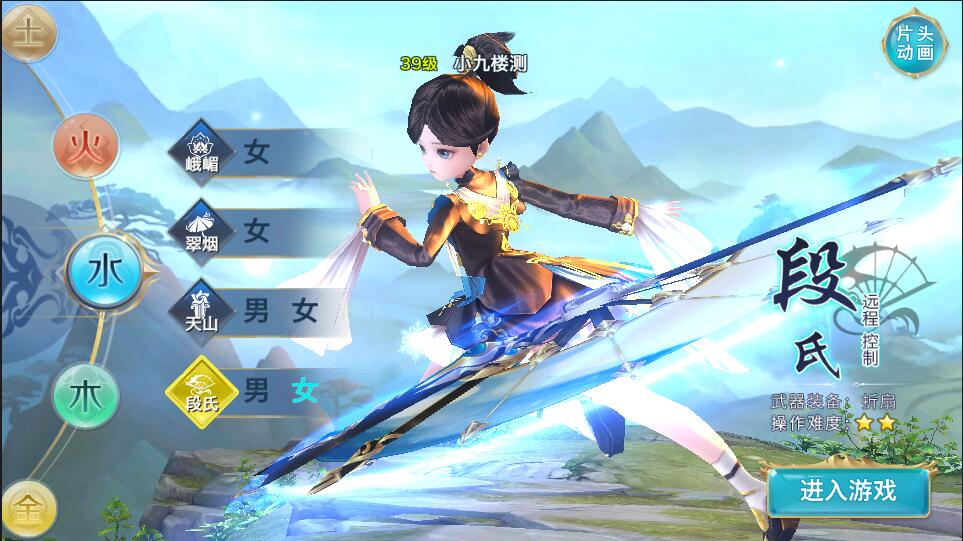963x541 pixels.
Task: Switch to the male 段氏 character
Action: [x=257, y=390]
